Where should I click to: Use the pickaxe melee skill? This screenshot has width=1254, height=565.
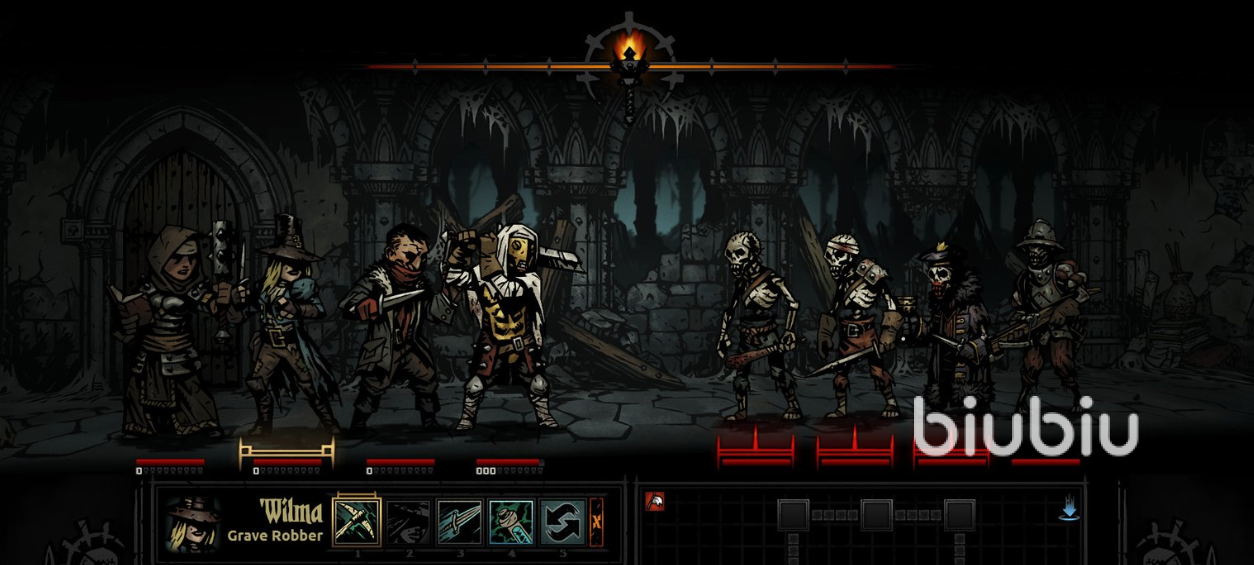coord(356,521)
